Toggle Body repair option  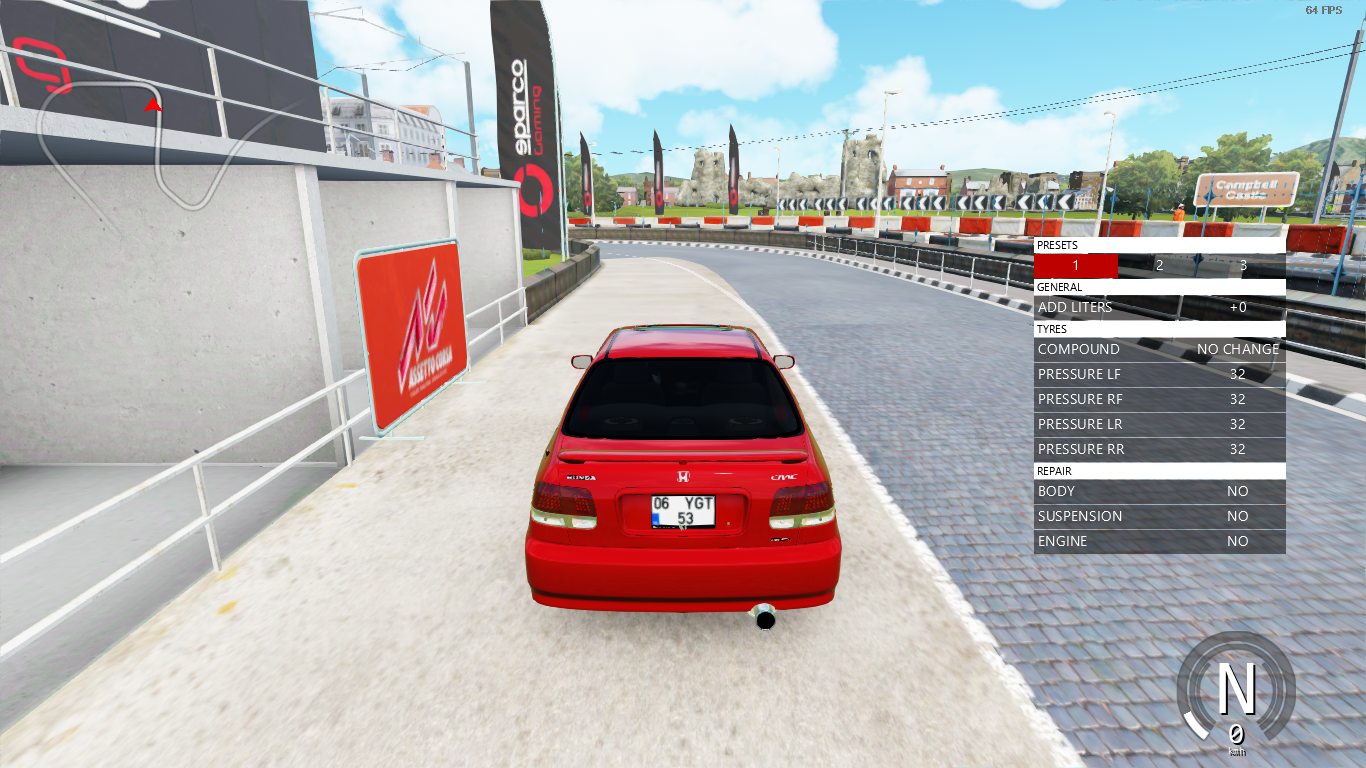1159,492
